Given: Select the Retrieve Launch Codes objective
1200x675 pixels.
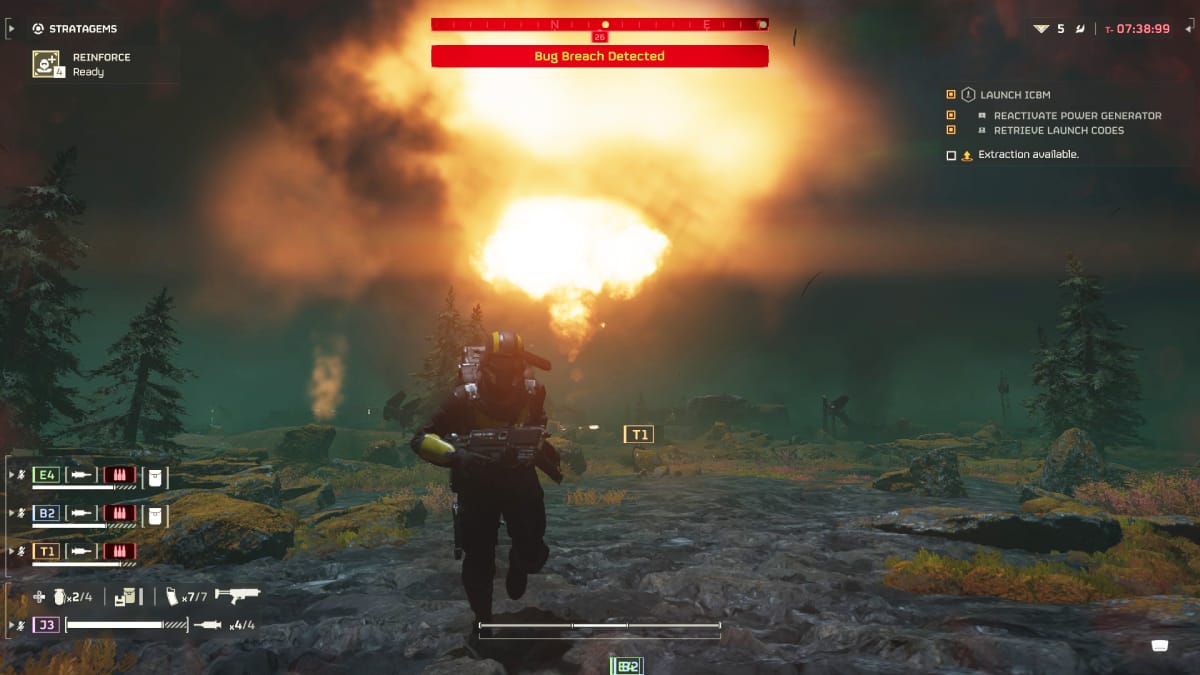Looking at the screenshot, I should tap(1058, 130).
